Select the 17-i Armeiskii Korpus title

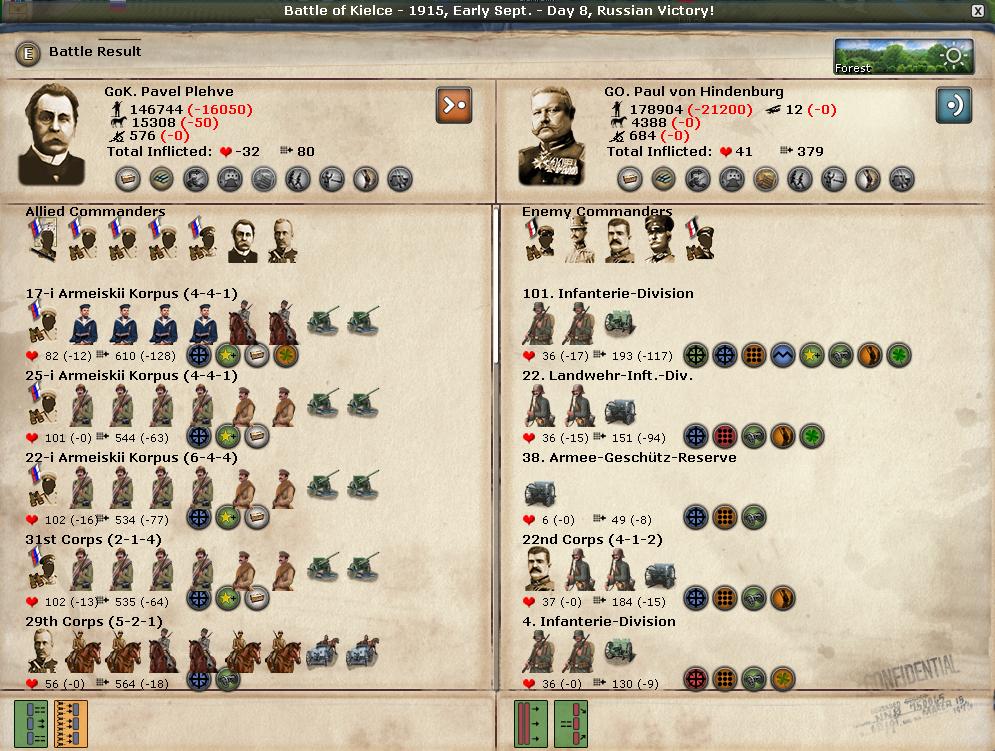point(131,294)
